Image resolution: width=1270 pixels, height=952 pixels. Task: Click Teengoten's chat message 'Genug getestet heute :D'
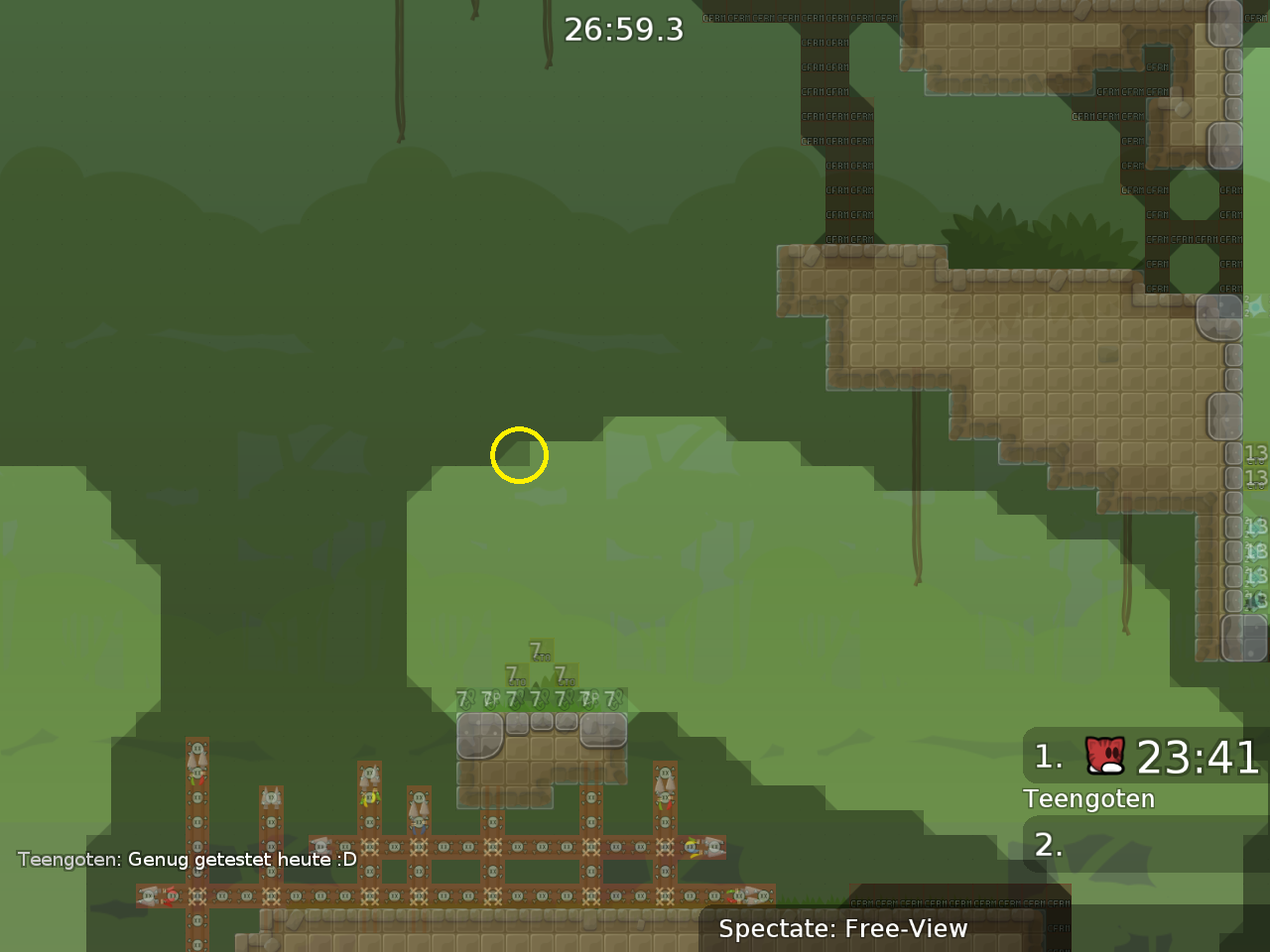[x=242, y=860]
